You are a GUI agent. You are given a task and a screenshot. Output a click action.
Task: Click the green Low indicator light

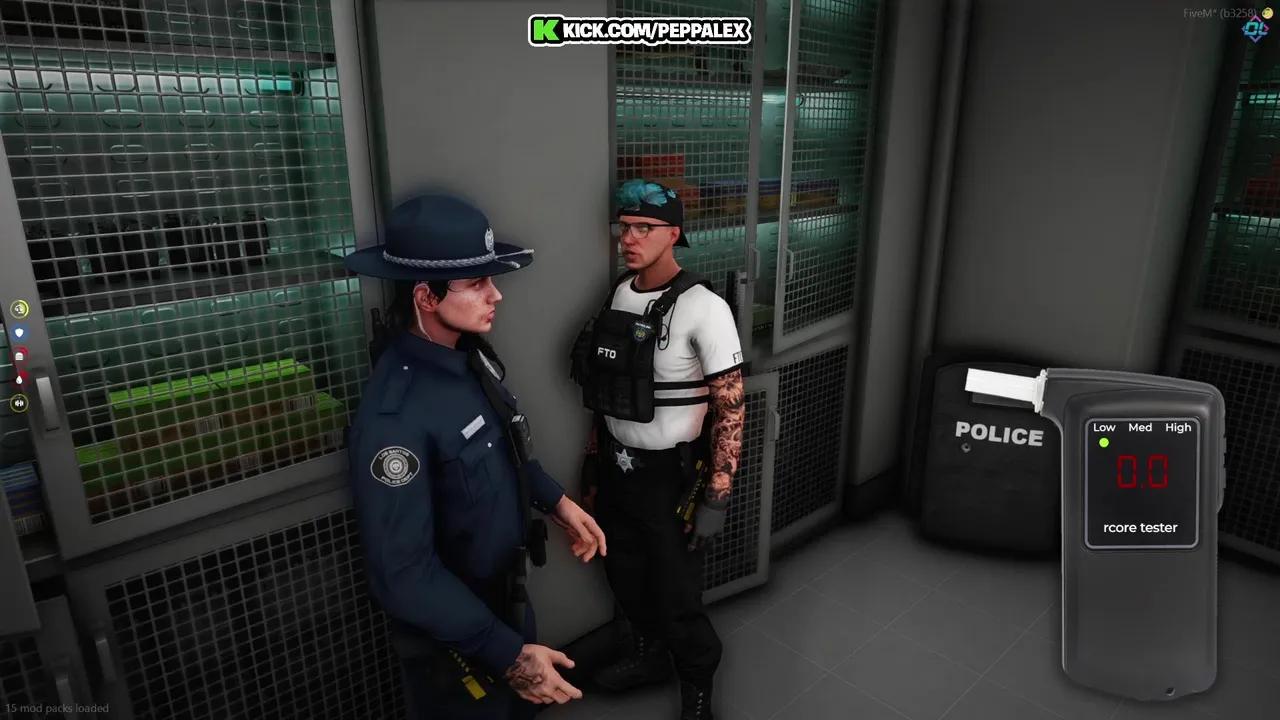tap(1103, 443)
